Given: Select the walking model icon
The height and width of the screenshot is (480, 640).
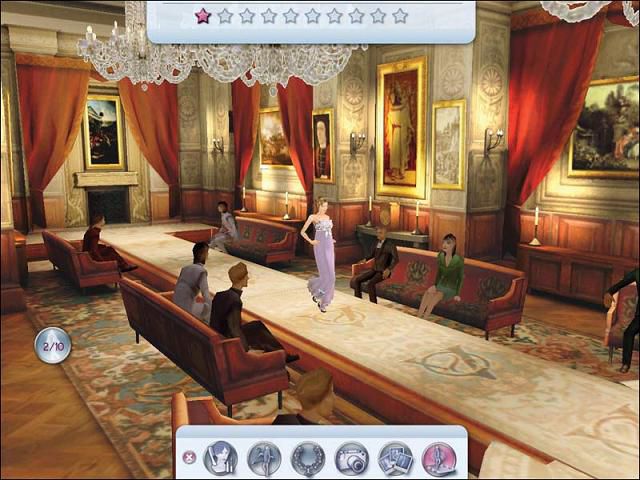Looking at the screenshot, I should (x=264, y=458).
